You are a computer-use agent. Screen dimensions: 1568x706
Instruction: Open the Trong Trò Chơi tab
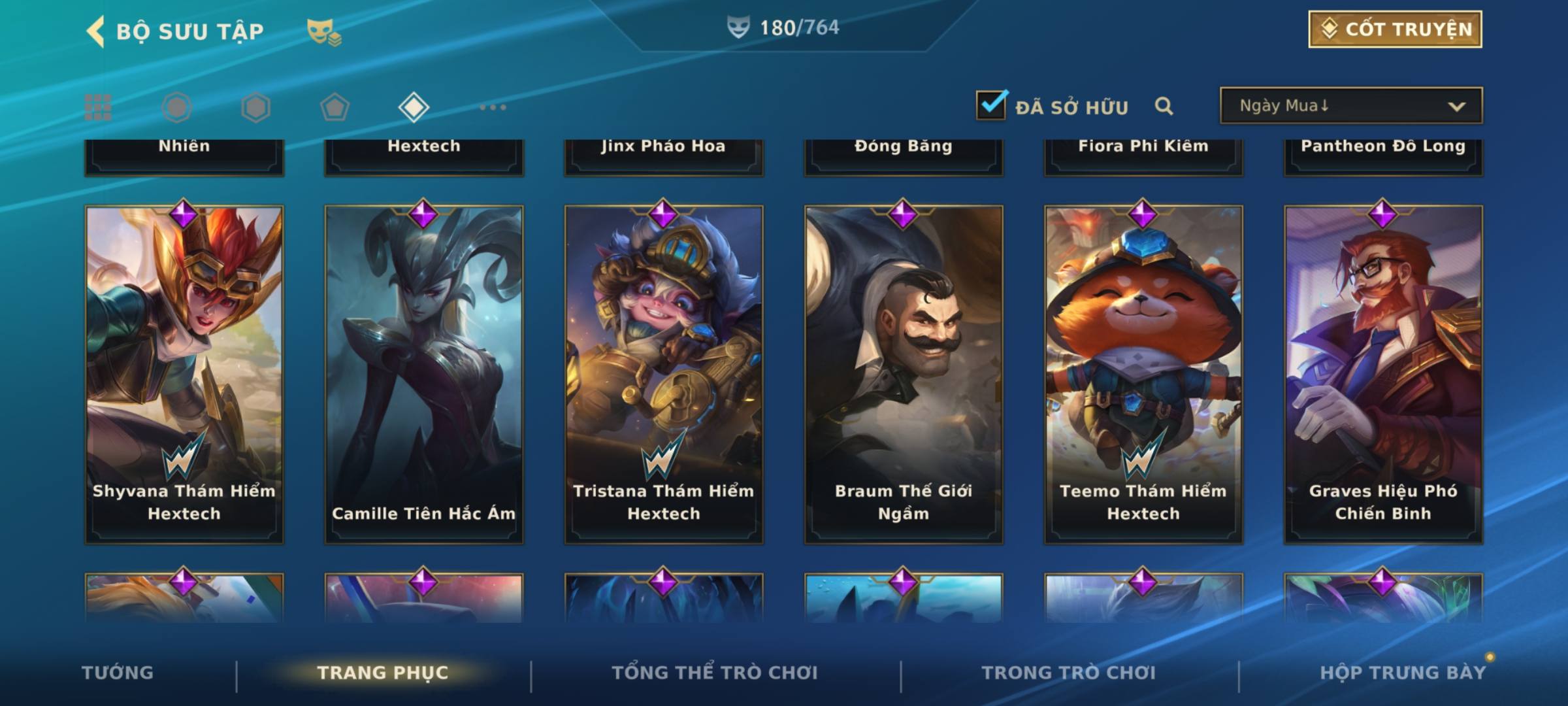(1069, 673)
